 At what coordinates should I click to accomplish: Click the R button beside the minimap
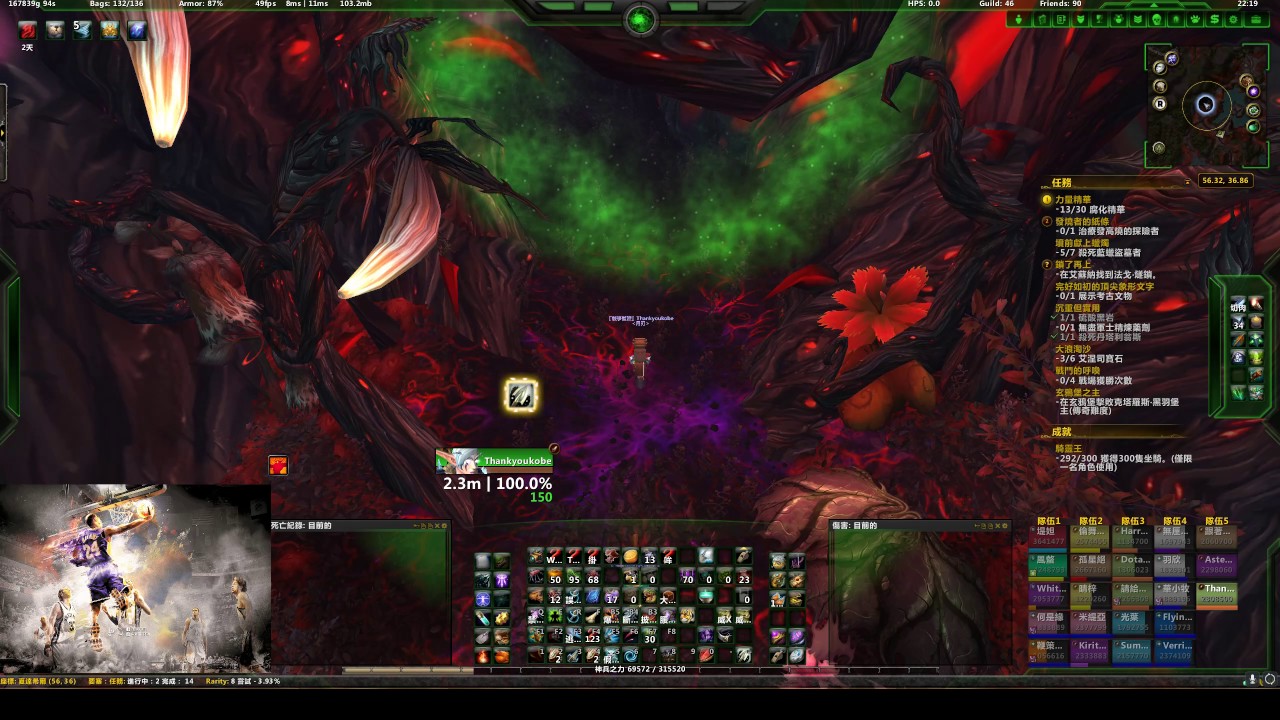pos(1160,103)
